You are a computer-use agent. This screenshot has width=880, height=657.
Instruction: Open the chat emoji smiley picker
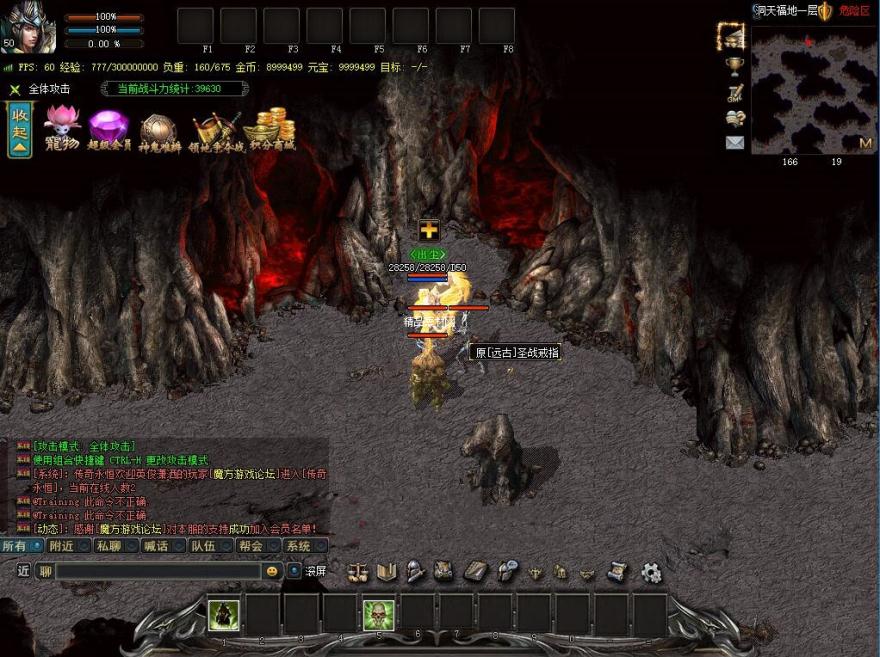(x=271, y=571)
